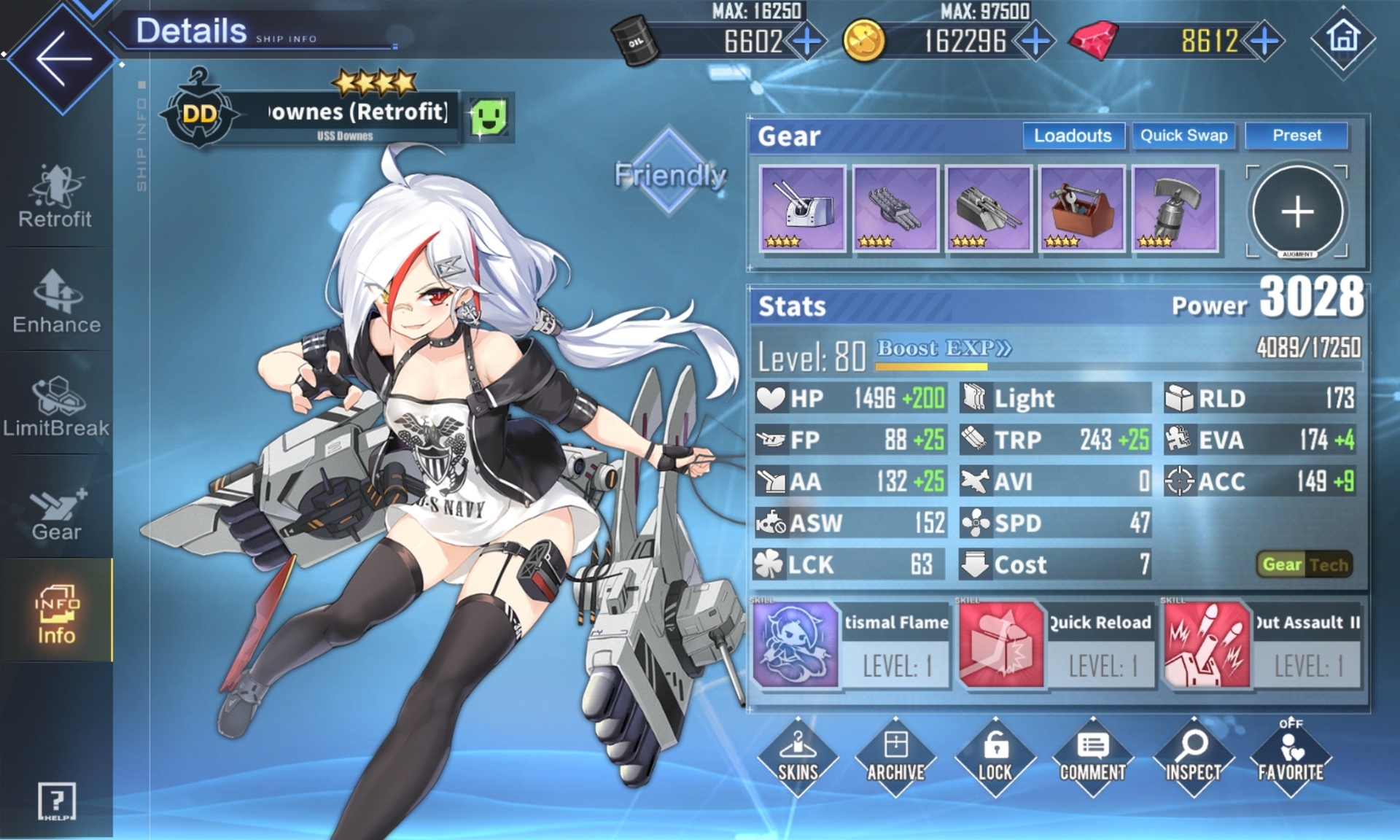View the Quick Reload skill

(x=1056, y=645)
